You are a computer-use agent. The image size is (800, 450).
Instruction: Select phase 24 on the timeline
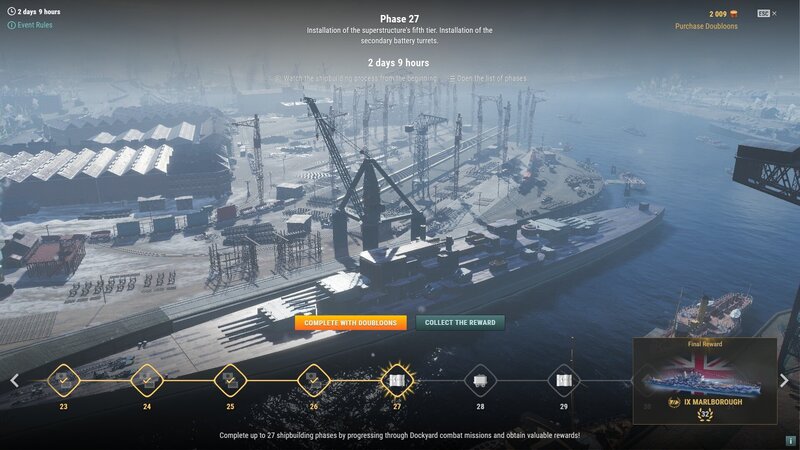coord(147,380)
